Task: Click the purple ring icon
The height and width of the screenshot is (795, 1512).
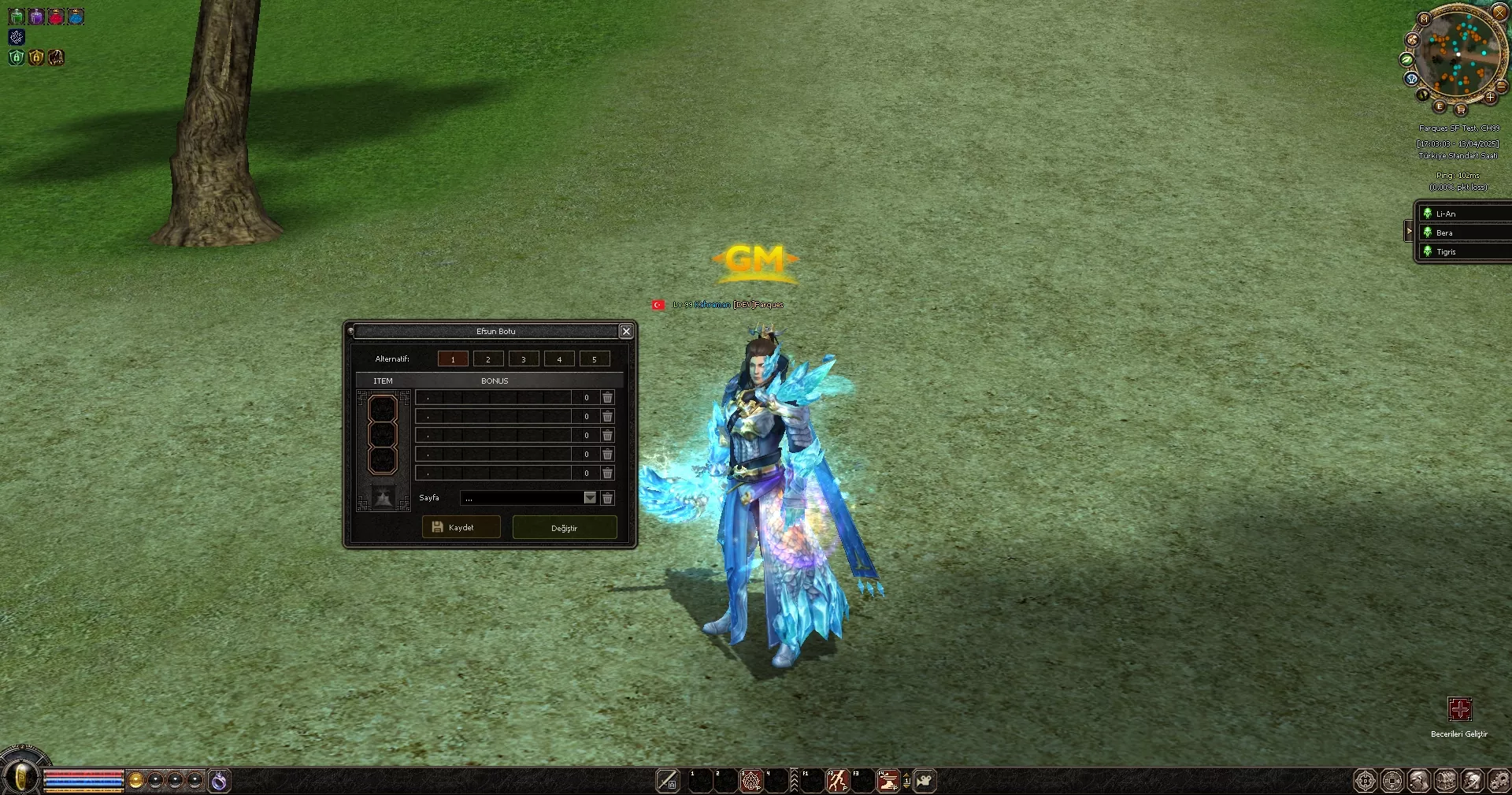Action: click(x=219, y=781)
